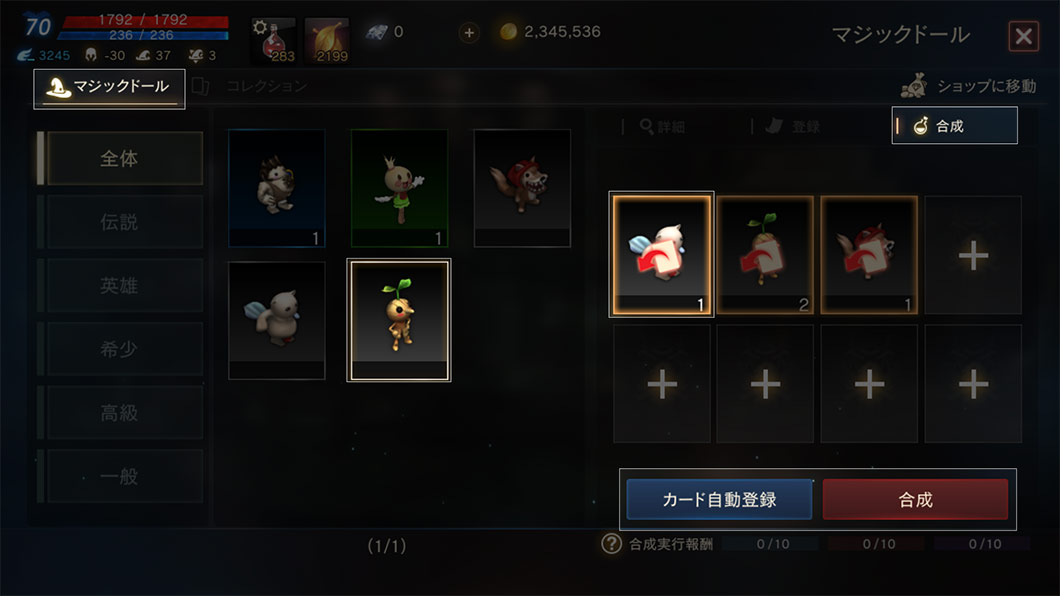The image size is (1060, 596).
Task: Open the 詳細 details tab
Action: [663, 127]
